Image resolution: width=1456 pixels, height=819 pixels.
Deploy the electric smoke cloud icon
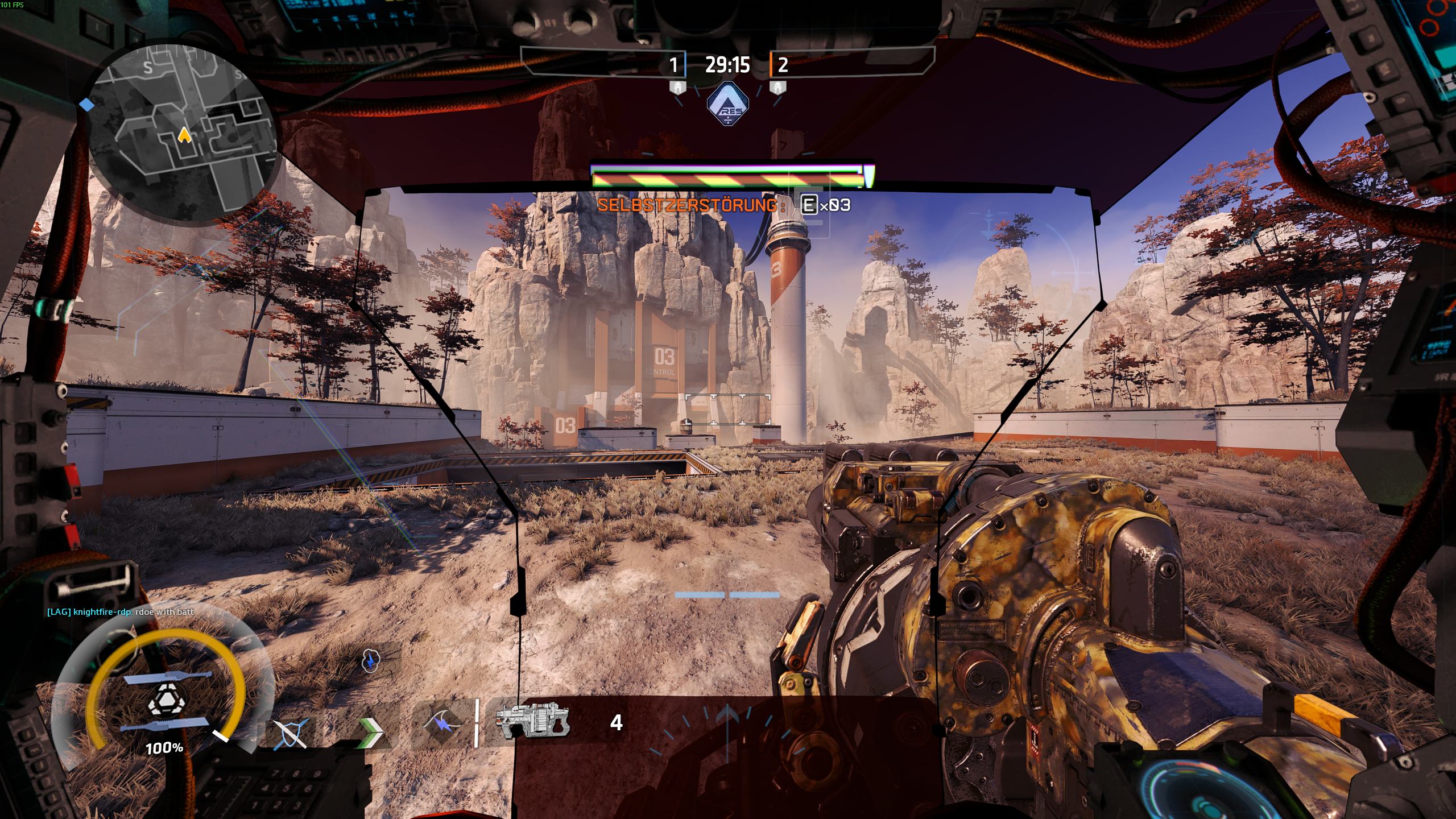coord(370,661)
